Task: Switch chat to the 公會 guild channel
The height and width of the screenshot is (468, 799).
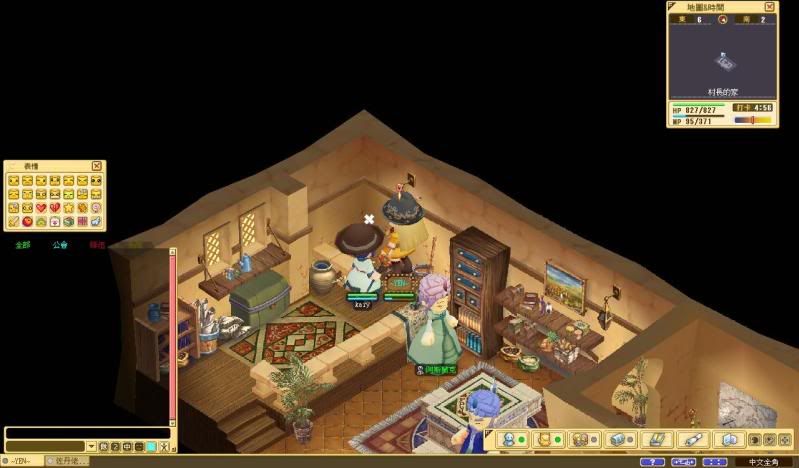Action: coord(60,244)
